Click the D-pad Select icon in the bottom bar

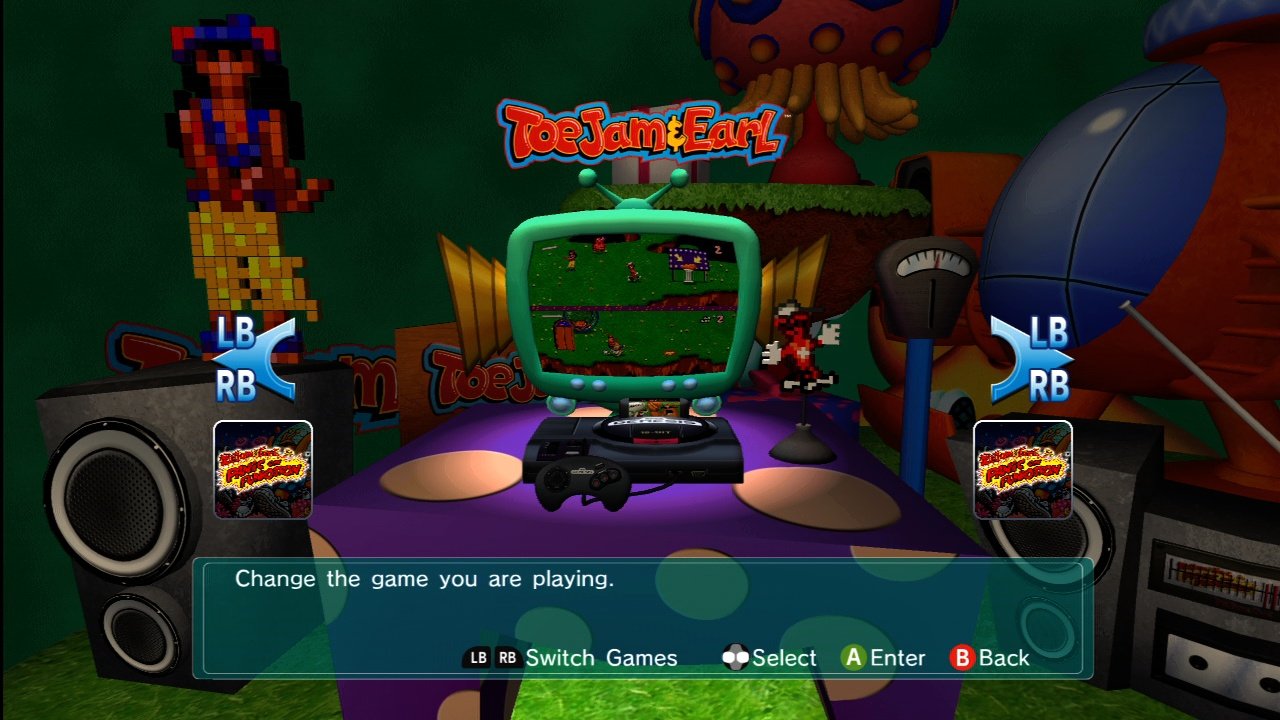737,657
